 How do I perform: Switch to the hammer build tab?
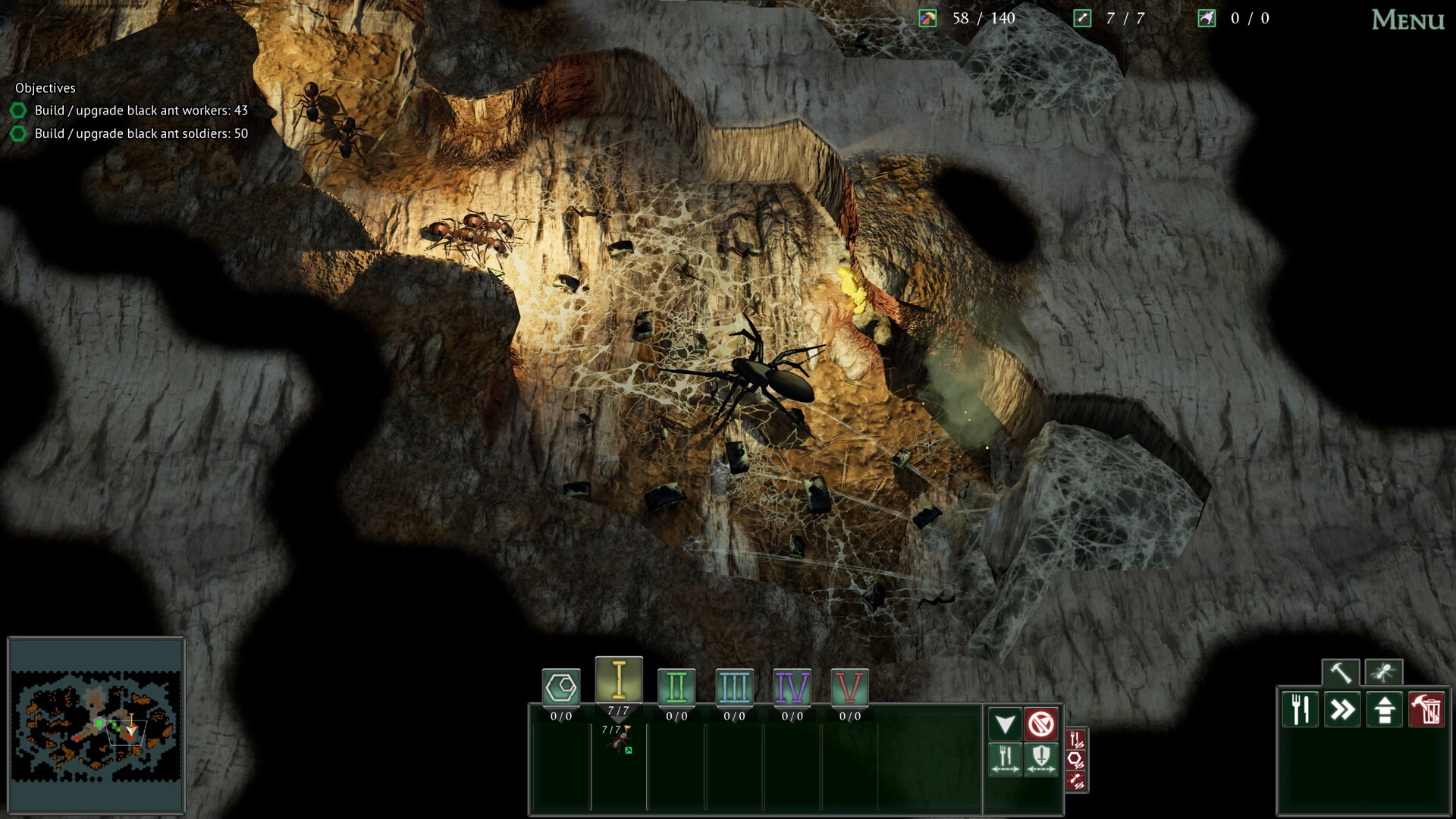pyautogui.click(x=1340, y=671)
